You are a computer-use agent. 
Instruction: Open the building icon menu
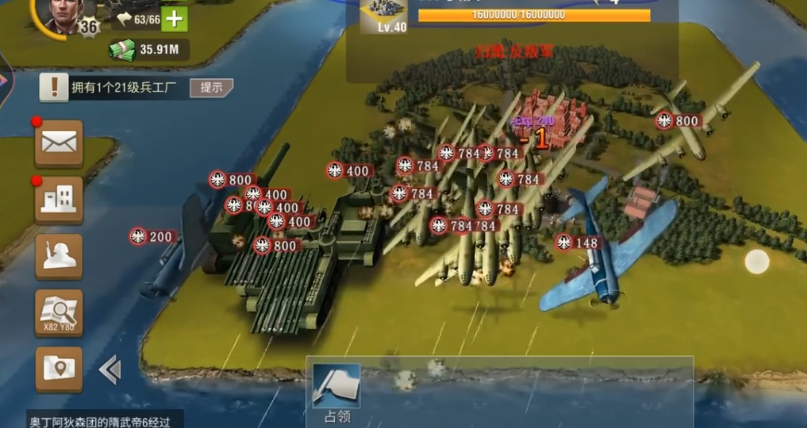[59, 199]
